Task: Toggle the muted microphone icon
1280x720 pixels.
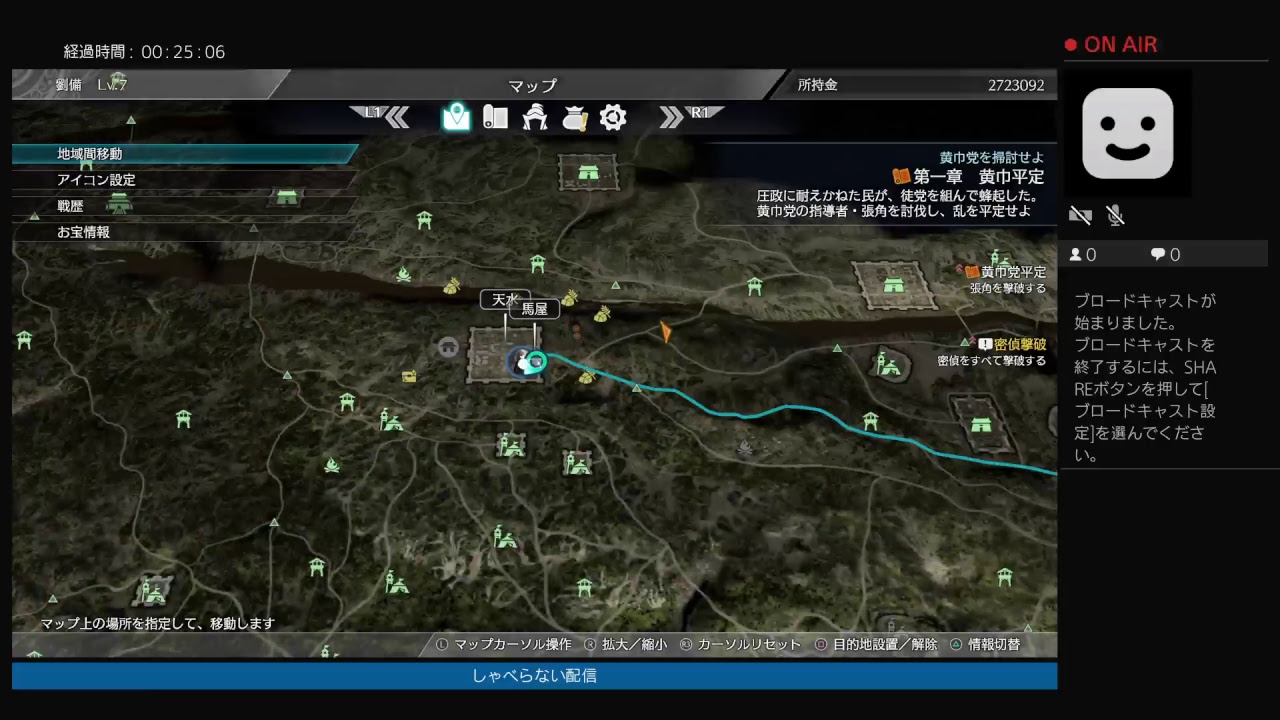Action: [1115, 214]
